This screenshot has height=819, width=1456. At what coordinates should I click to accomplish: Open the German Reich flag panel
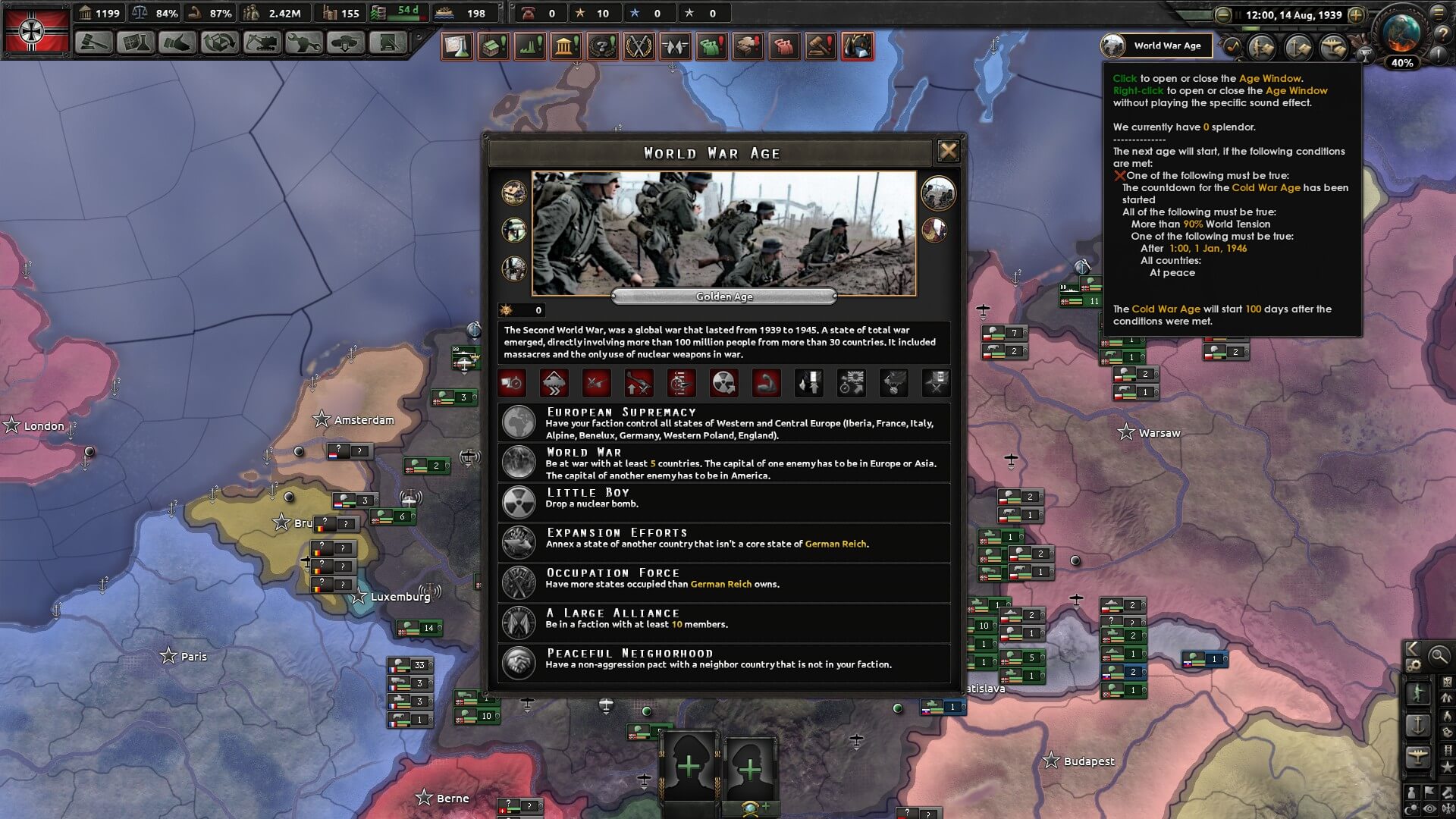36,30
